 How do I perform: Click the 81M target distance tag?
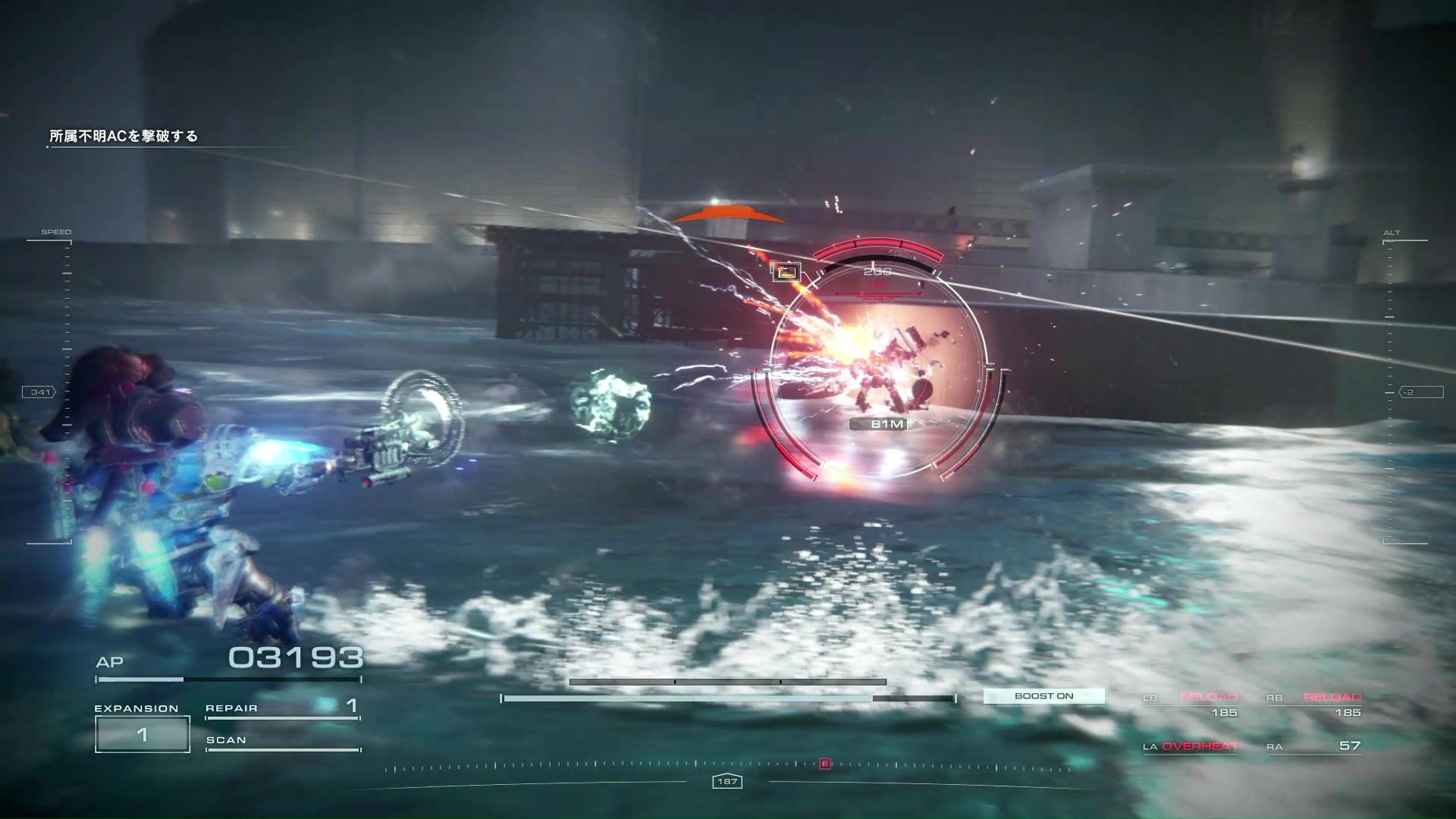click(x=886, y=424)
